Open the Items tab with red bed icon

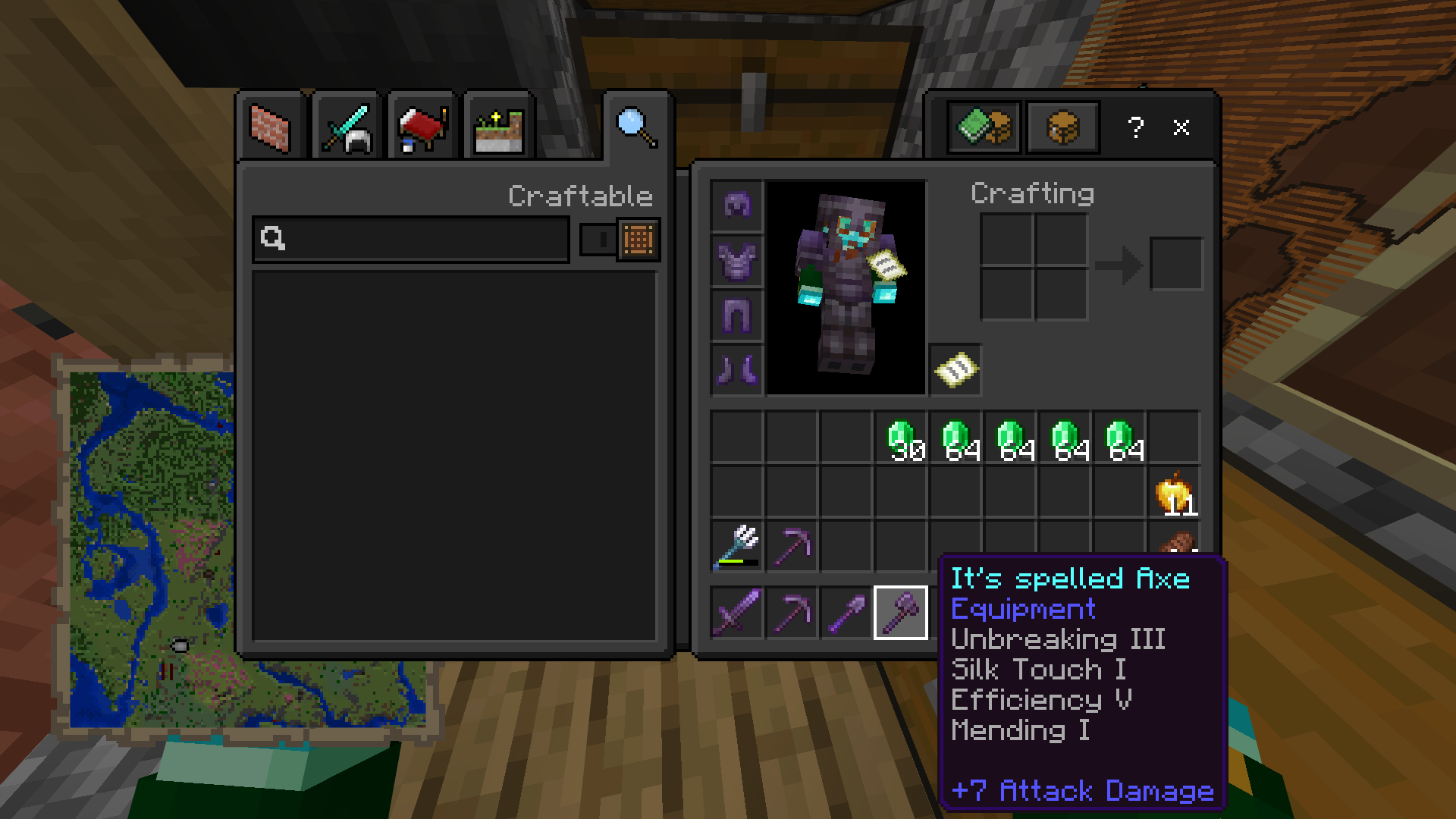tap(422, 127)
